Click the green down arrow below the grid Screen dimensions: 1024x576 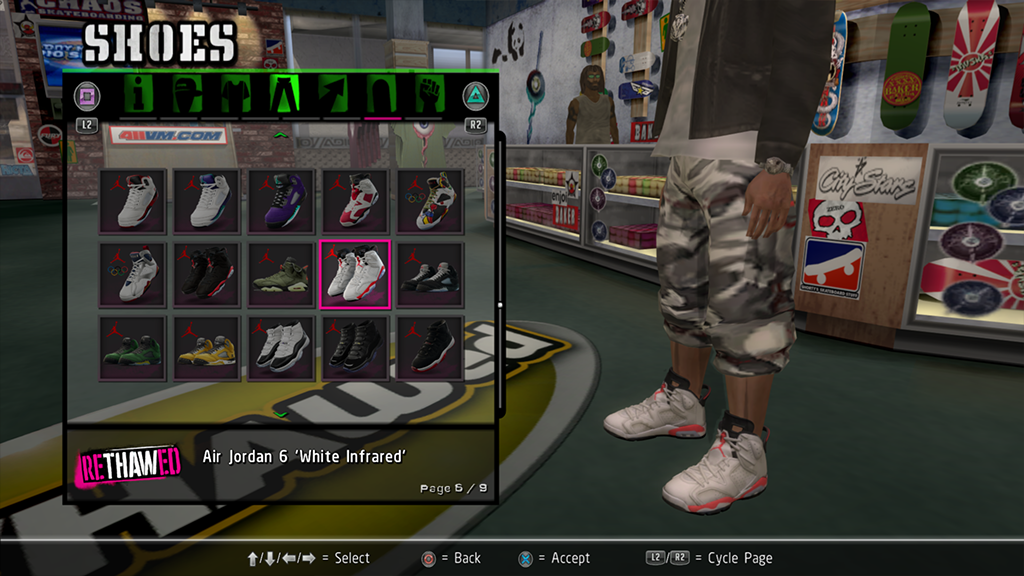coord(281,412)
